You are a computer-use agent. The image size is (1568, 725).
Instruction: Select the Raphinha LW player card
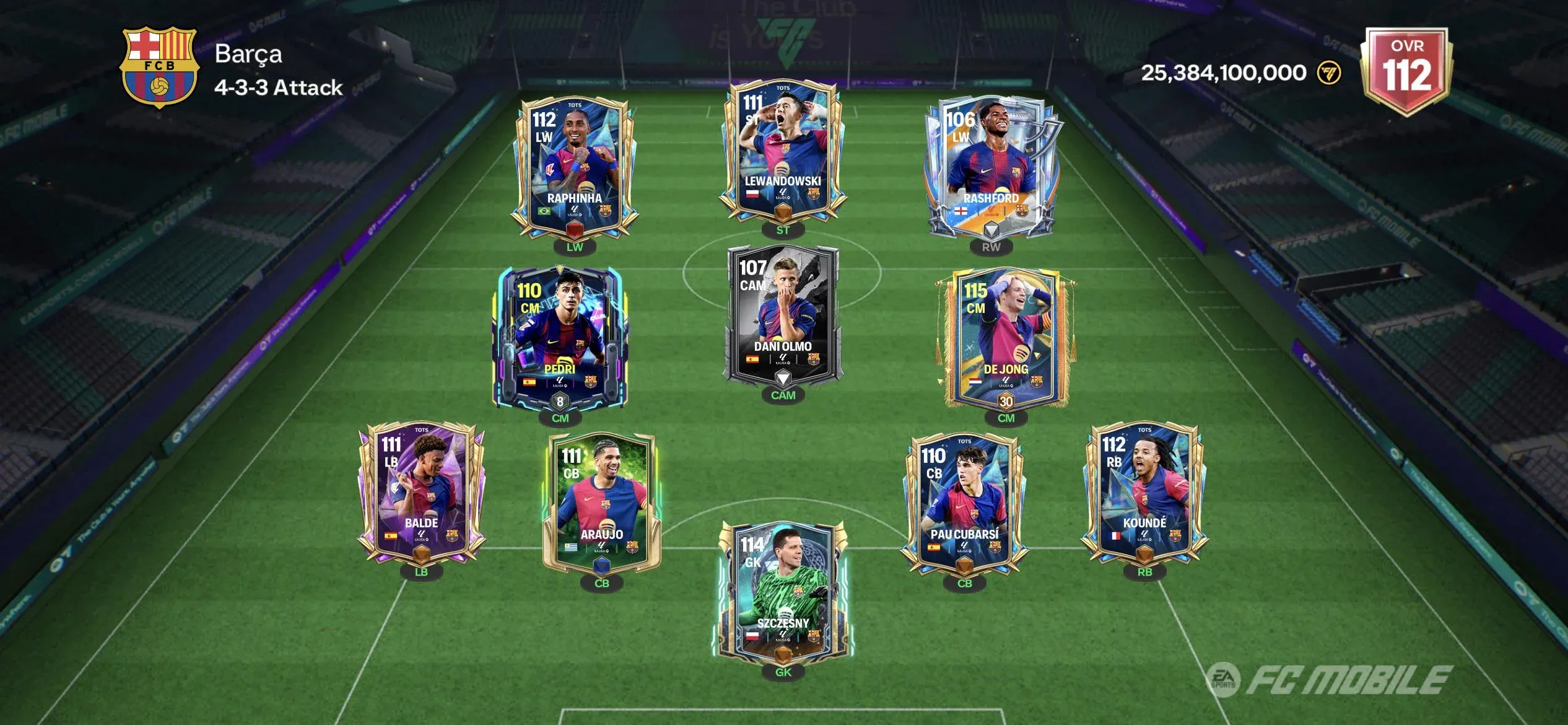pyautogui.click(x=574, y=167)
